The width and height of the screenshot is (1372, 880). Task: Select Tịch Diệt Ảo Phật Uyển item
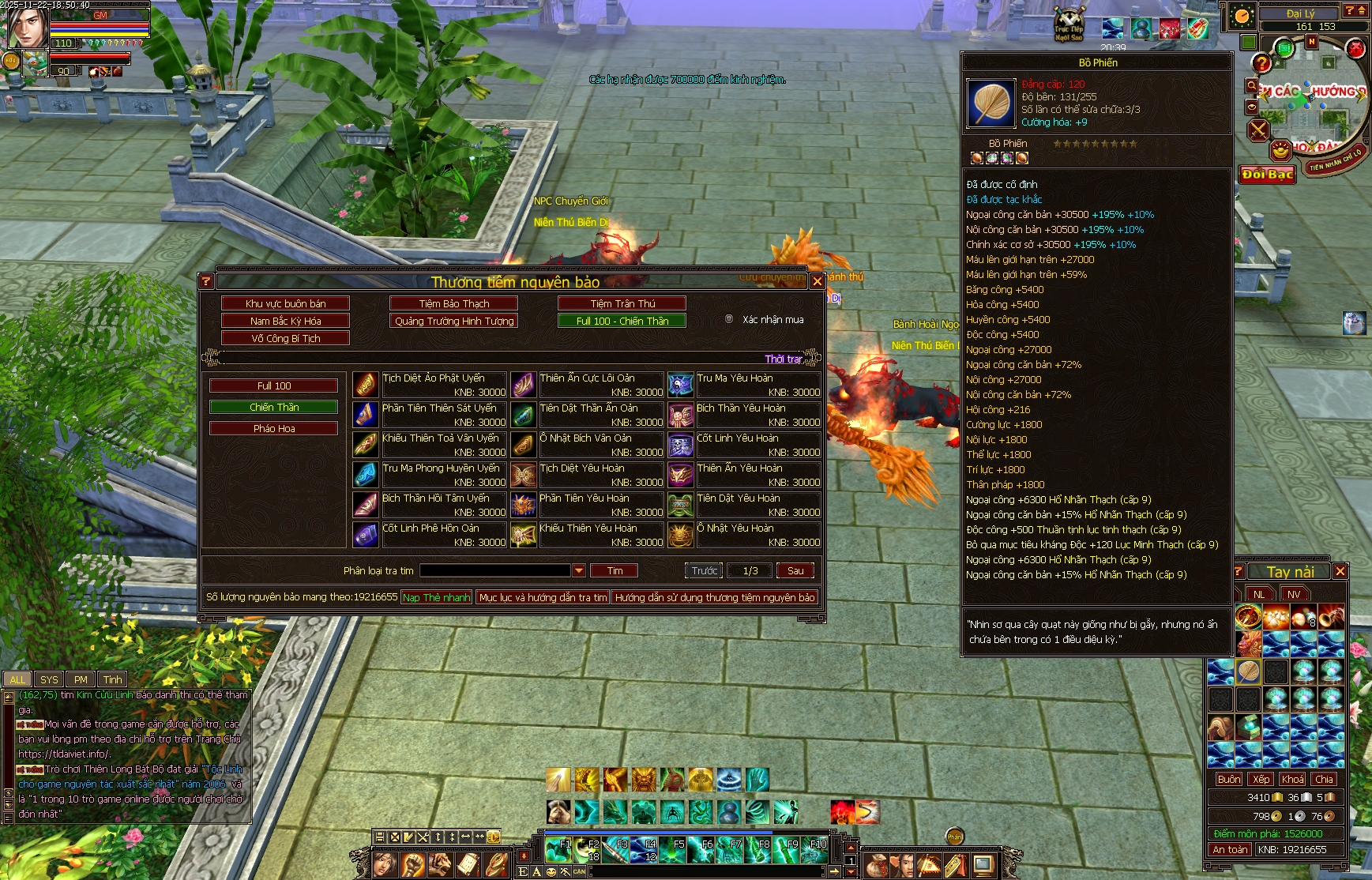pos(433,378)
